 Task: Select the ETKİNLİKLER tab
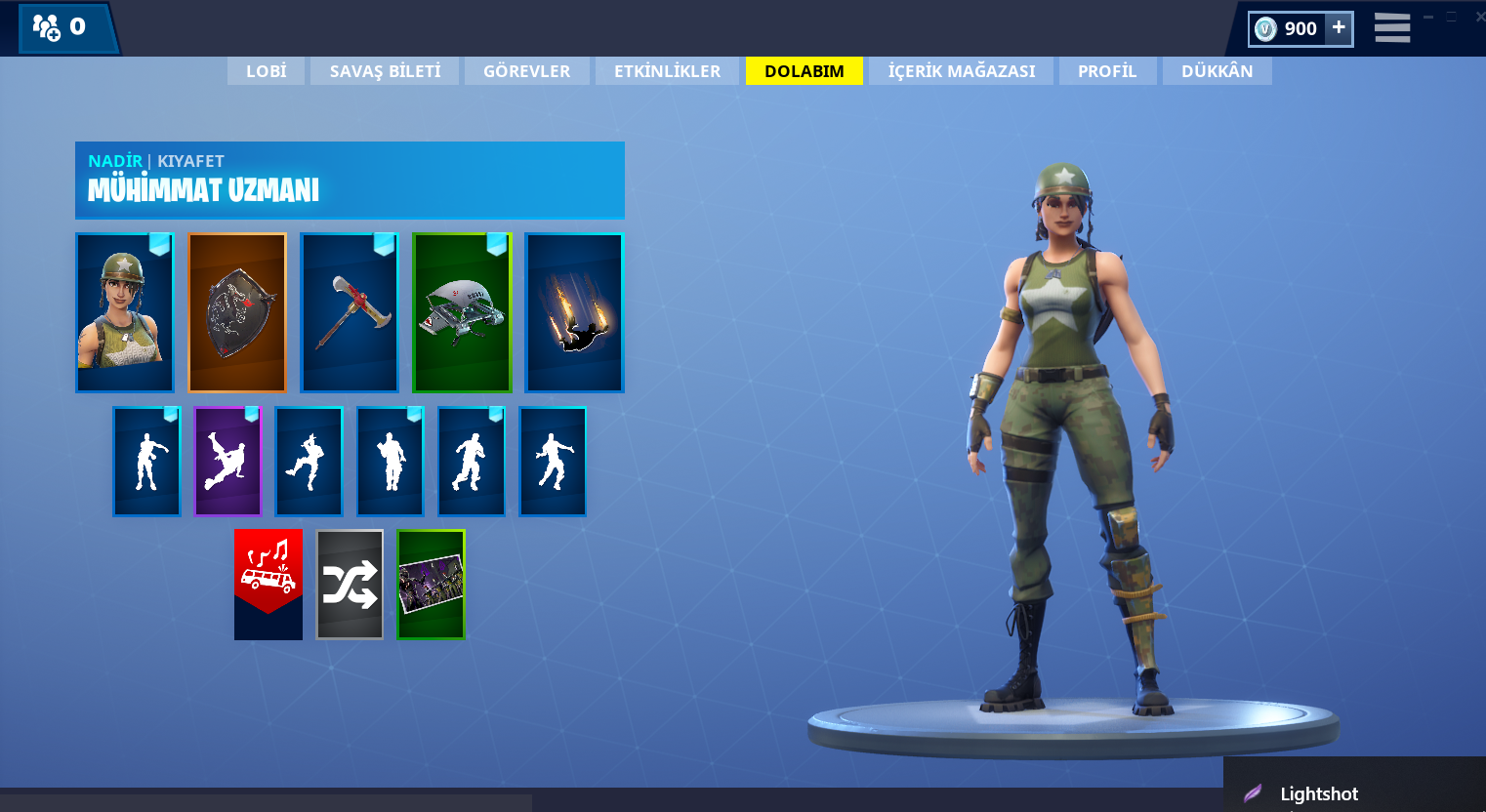pos(667,71)
